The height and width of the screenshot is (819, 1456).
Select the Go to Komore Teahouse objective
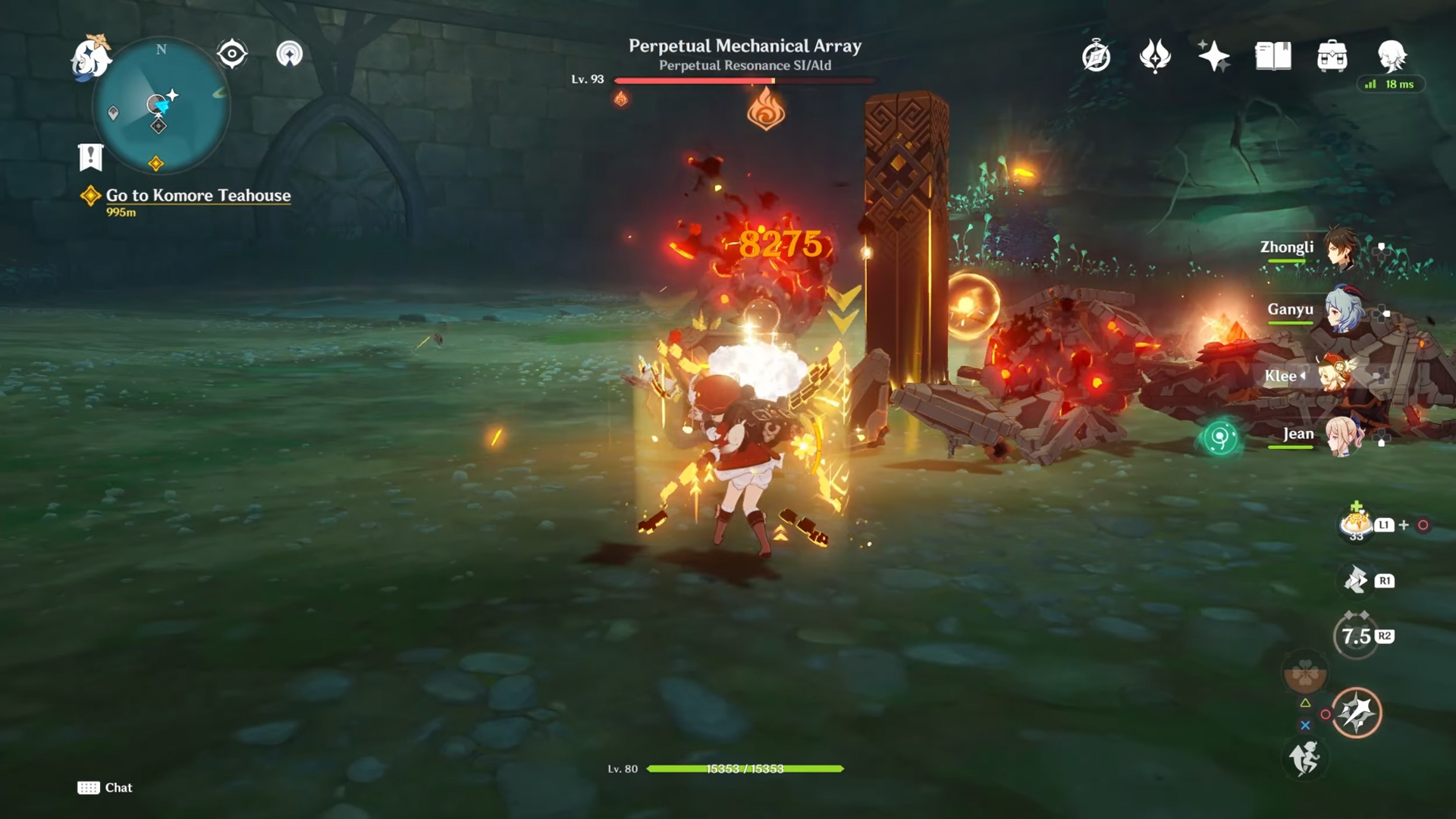click(198, 196)
